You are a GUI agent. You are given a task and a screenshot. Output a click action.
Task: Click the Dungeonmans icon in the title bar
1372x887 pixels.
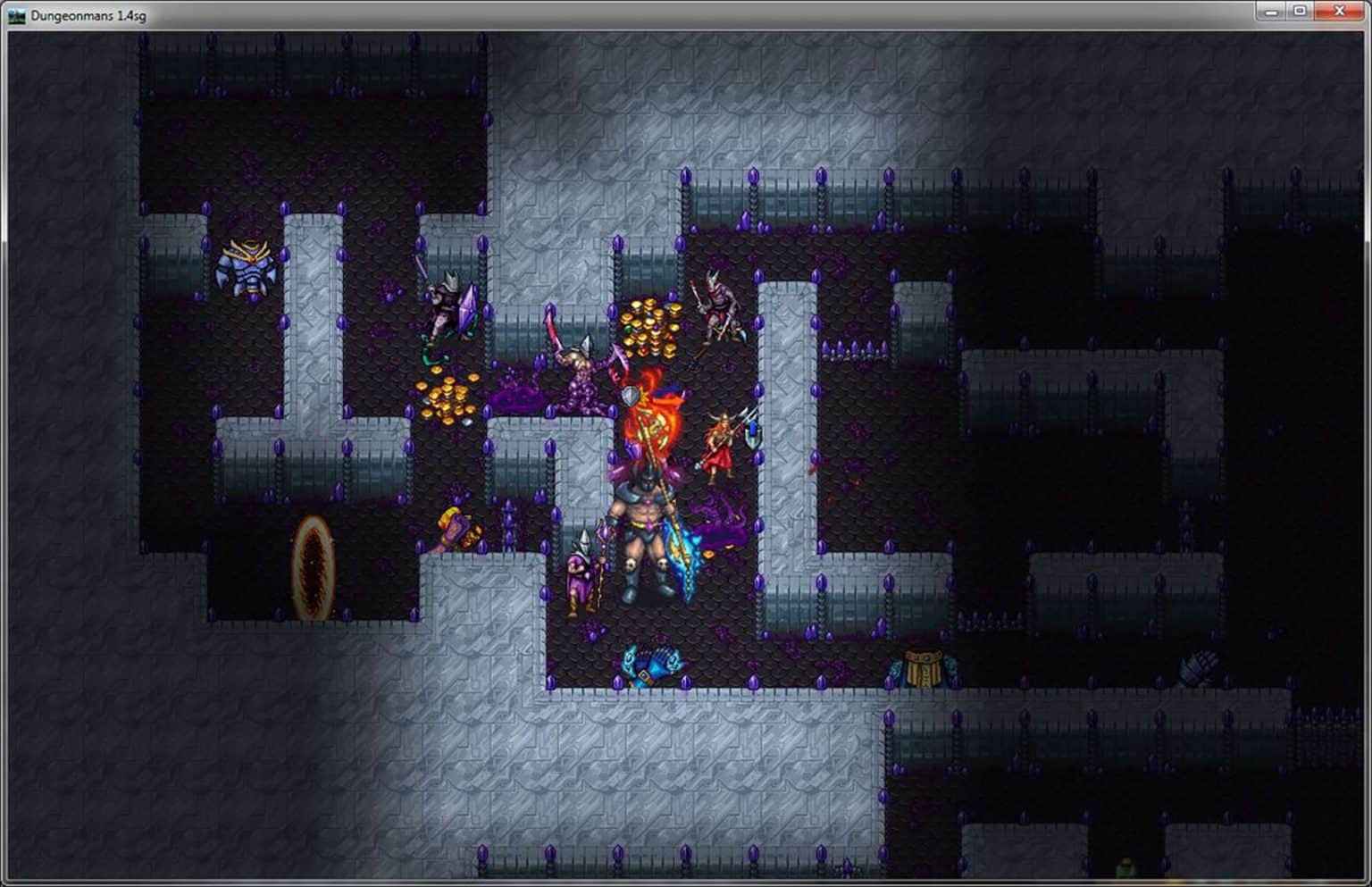[18, 13]
